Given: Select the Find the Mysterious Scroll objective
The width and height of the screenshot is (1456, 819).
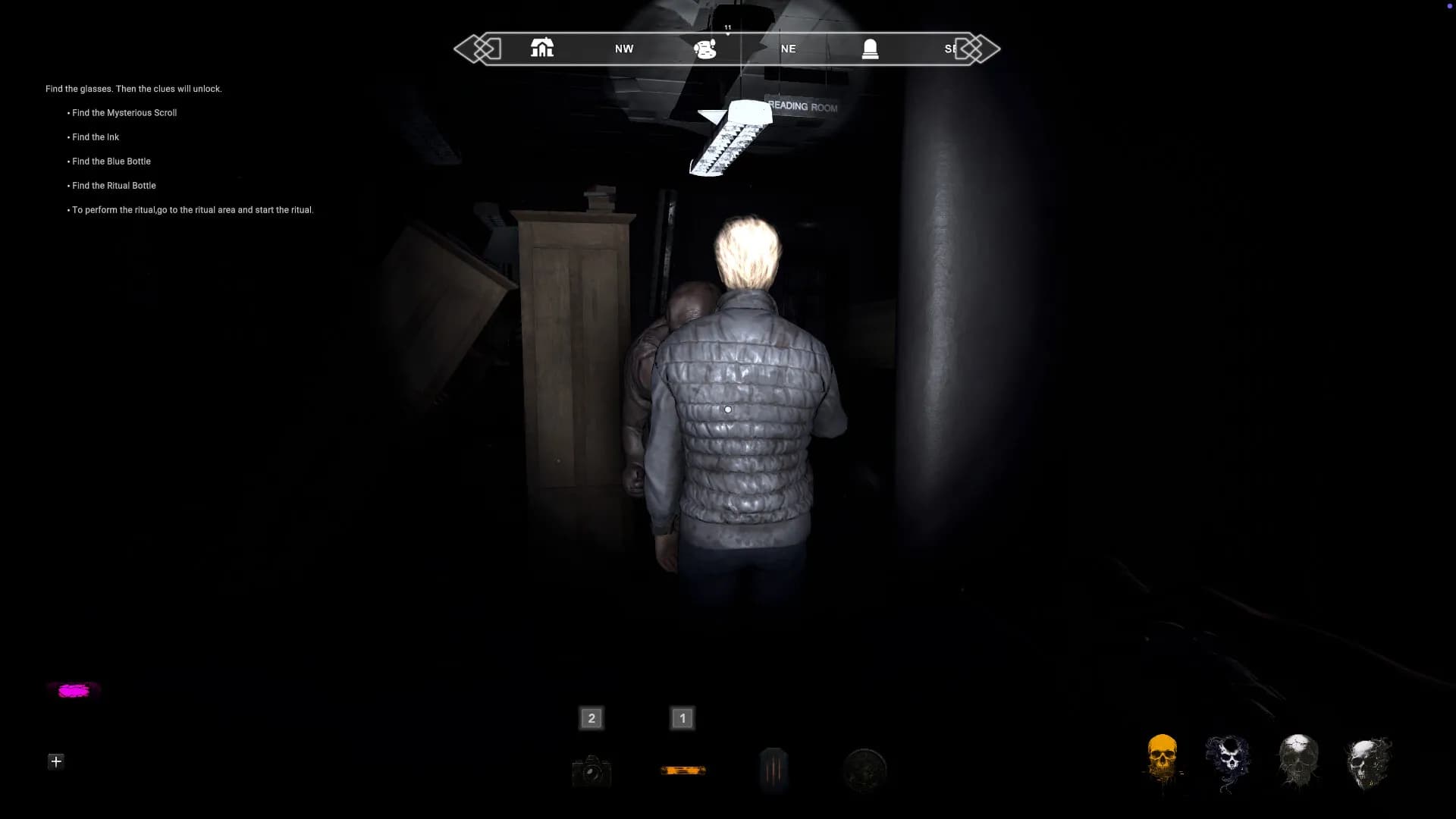Looking at the screenshot, I should point(124,112).
